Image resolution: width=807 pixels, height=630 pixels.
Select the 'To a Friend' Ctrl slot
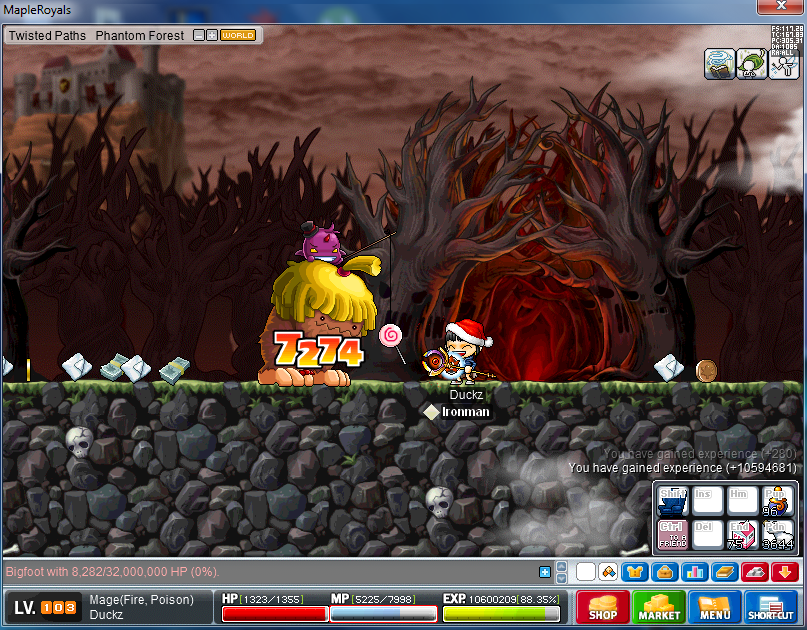click(672, 534)
